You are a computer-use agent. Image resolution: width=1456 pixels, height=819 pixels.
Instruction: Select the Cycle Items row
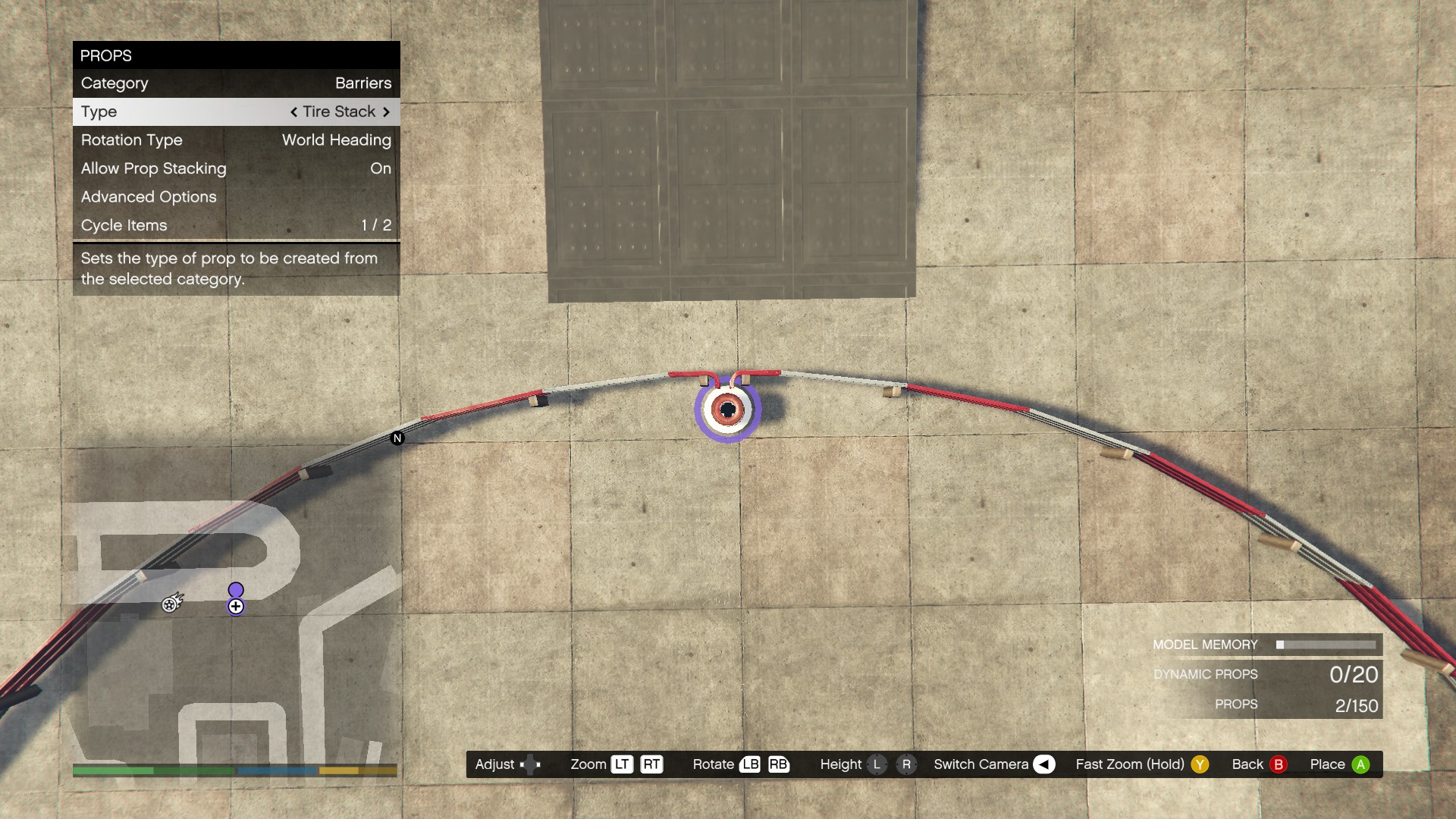point(236,225)
